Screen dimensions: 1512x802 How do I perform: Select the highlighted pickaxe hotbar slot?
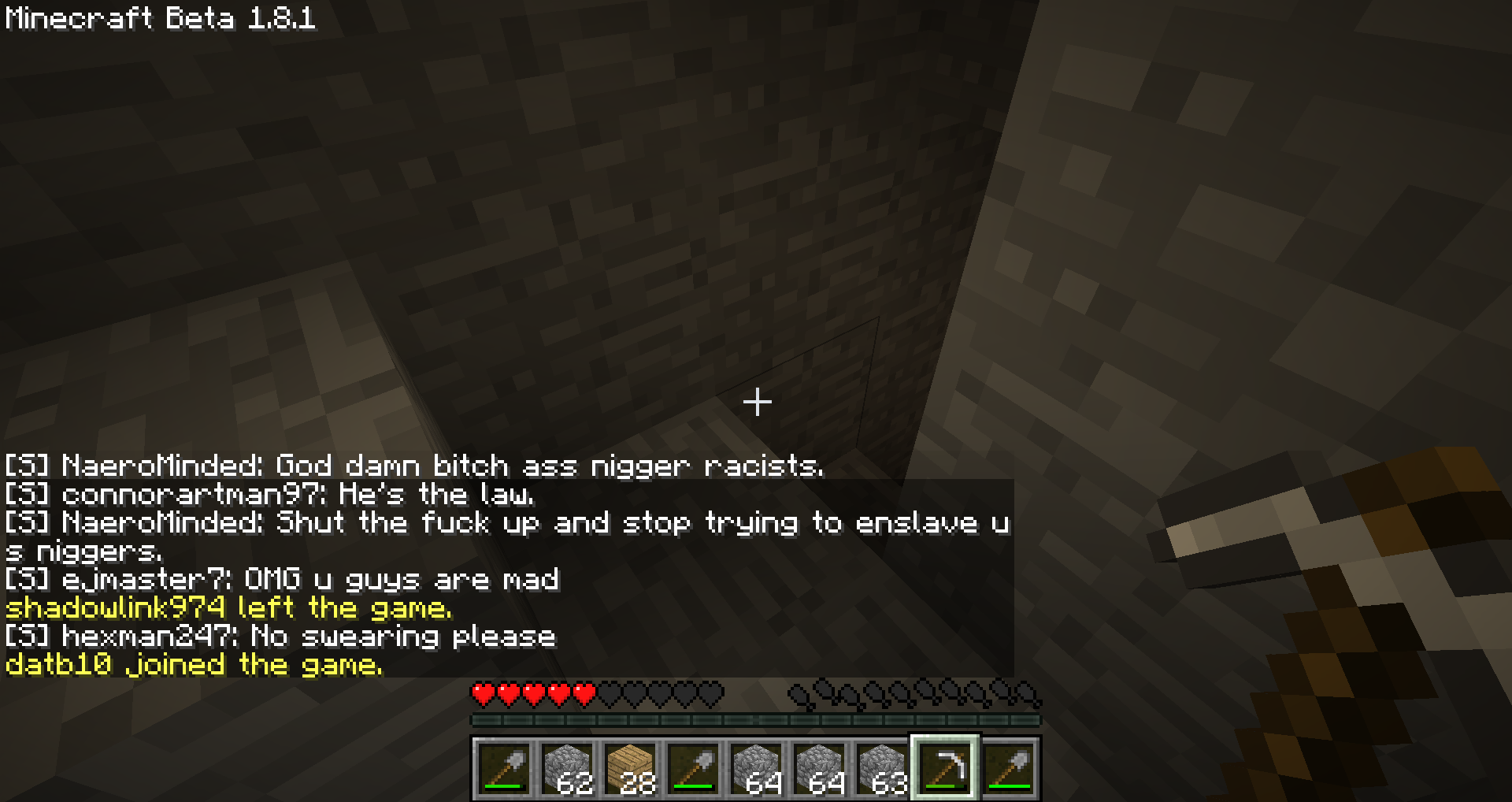point(946,768)
